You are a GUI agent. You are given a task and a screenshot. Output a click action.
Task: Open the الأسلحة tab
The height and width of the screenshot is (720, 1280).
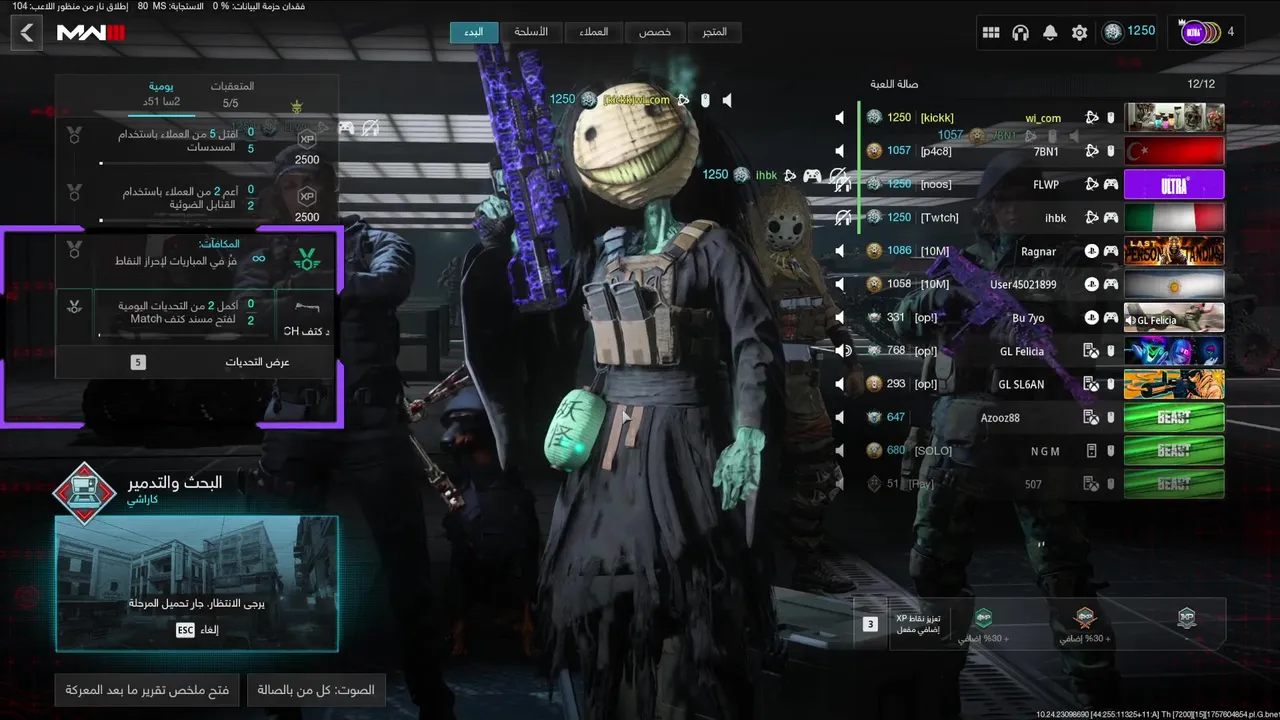pos(531,32)
